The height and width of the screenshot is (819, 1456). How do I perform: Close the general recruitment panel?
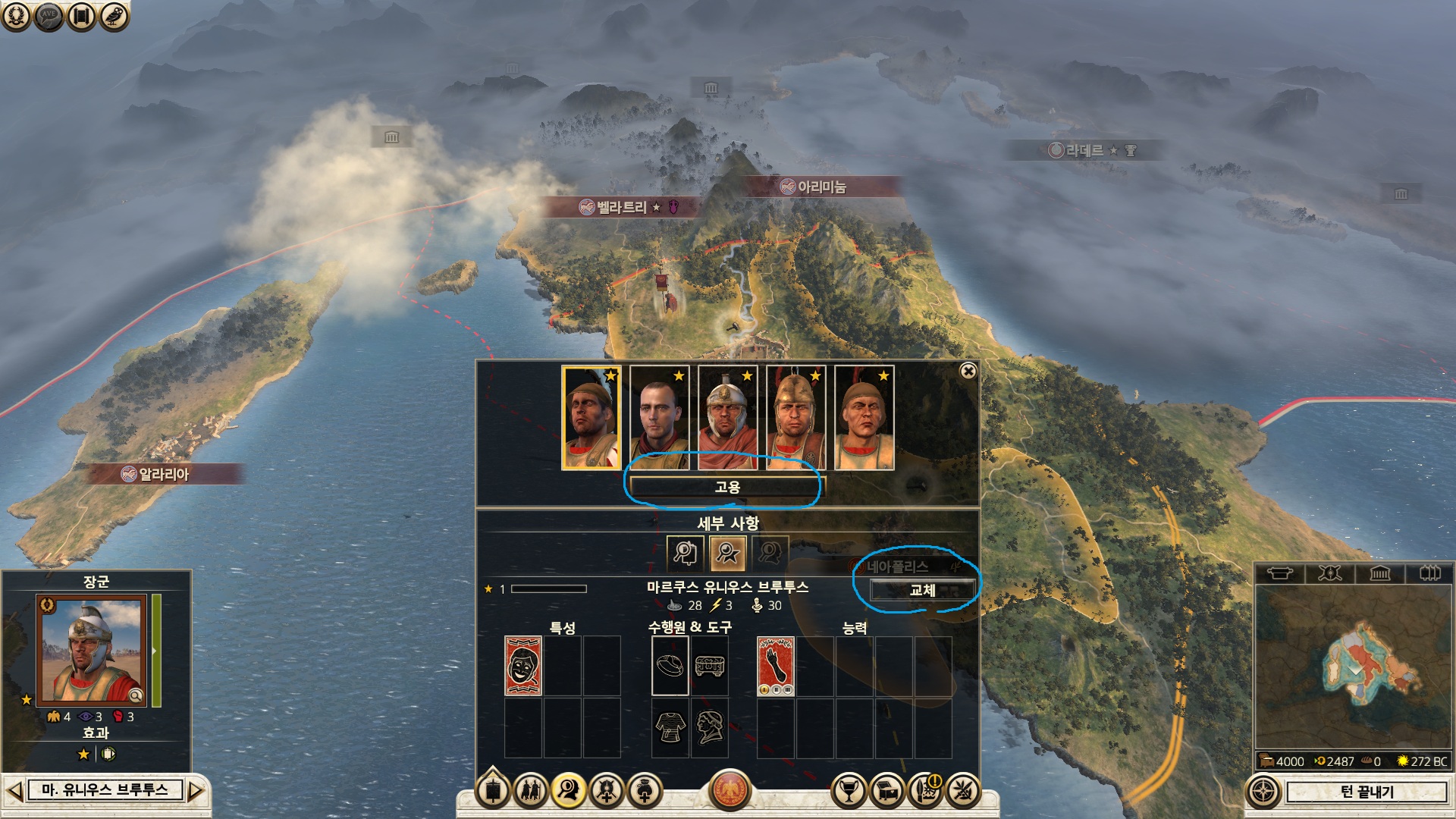pyautogui.click(x=968, y=371)
